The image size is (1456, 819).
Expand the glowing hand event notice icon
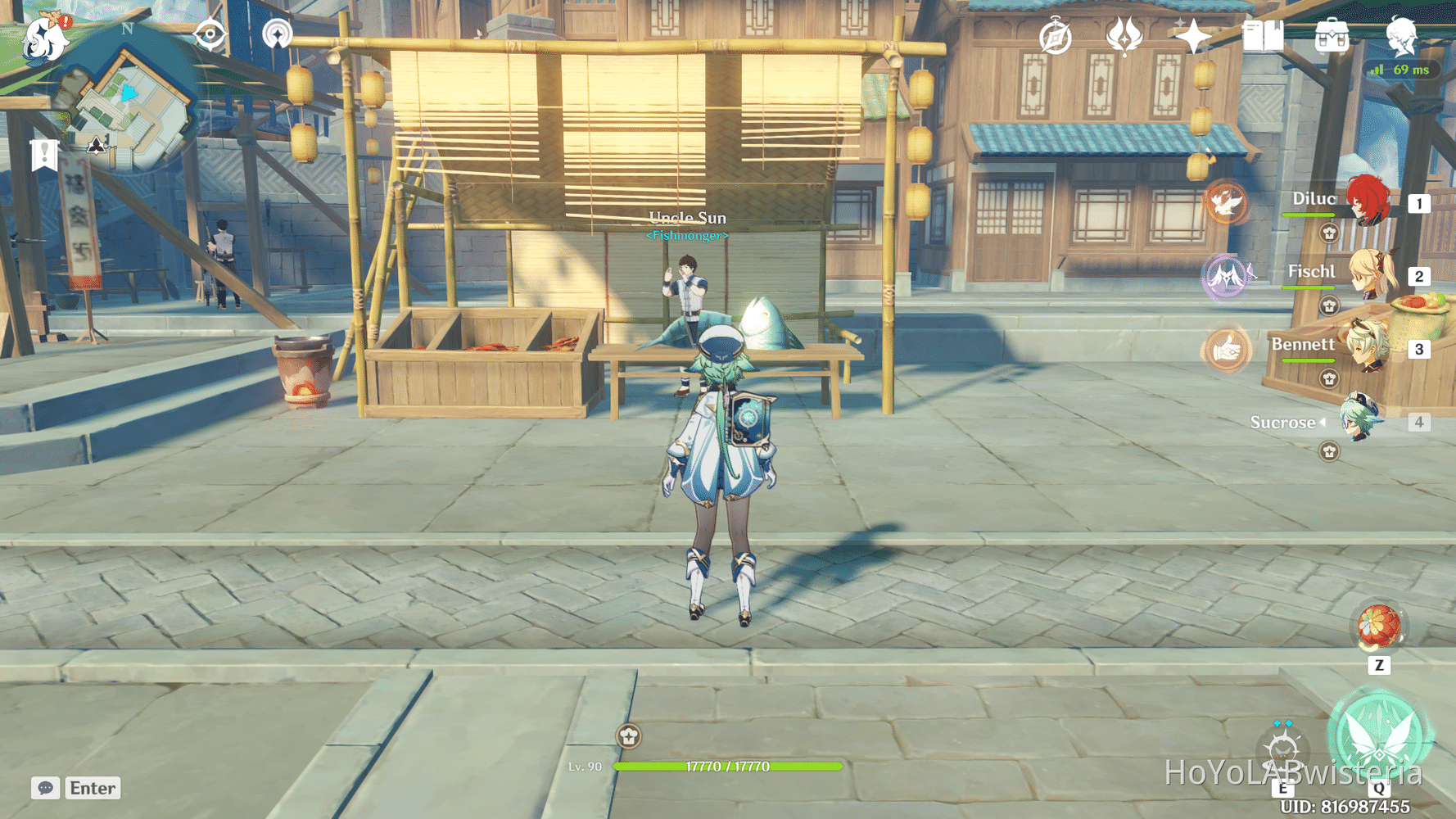pyautogui.click(x=1226, y=349)
